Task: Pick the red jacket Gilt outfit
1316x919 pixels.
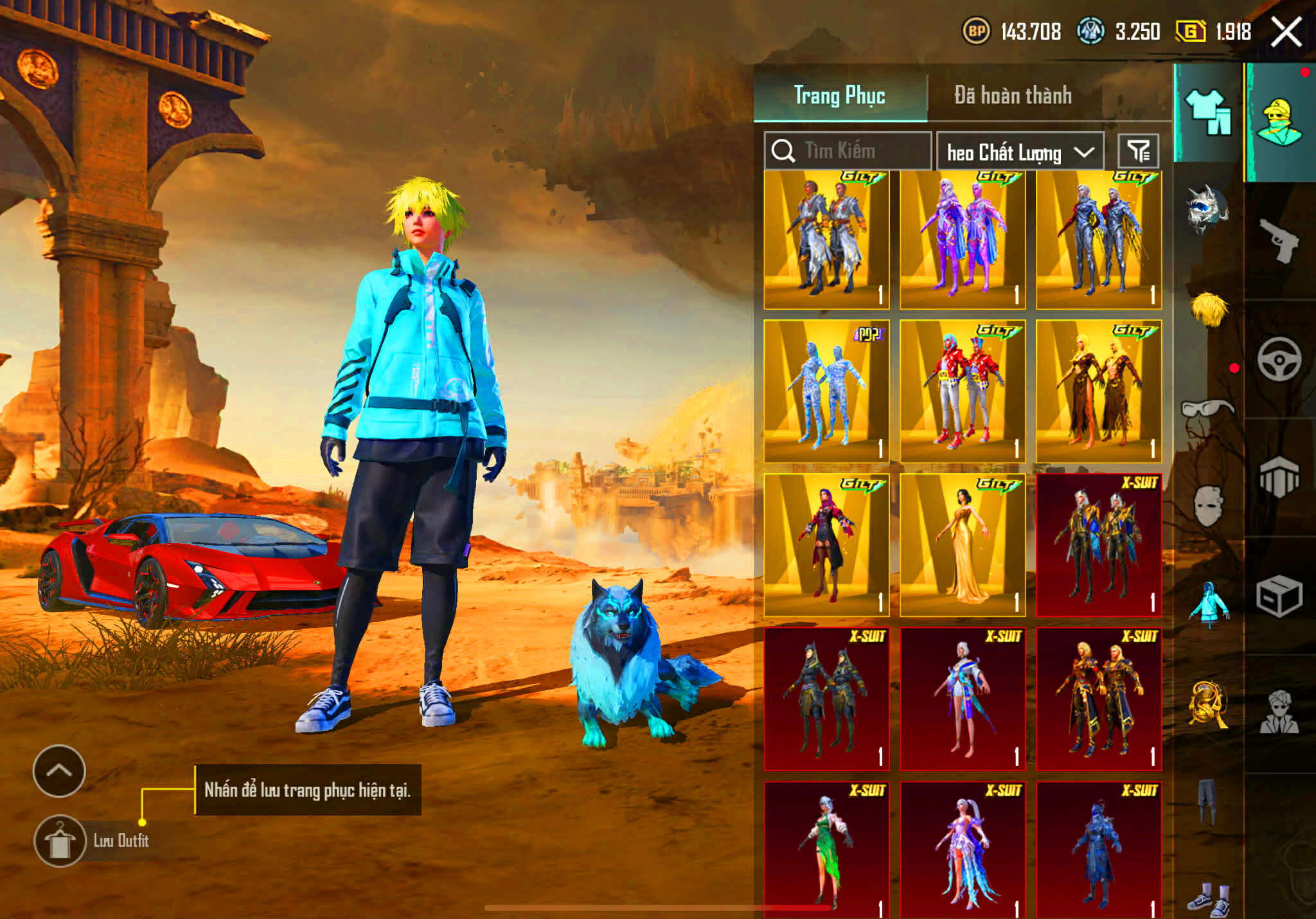Action: [x=963, y=391]
